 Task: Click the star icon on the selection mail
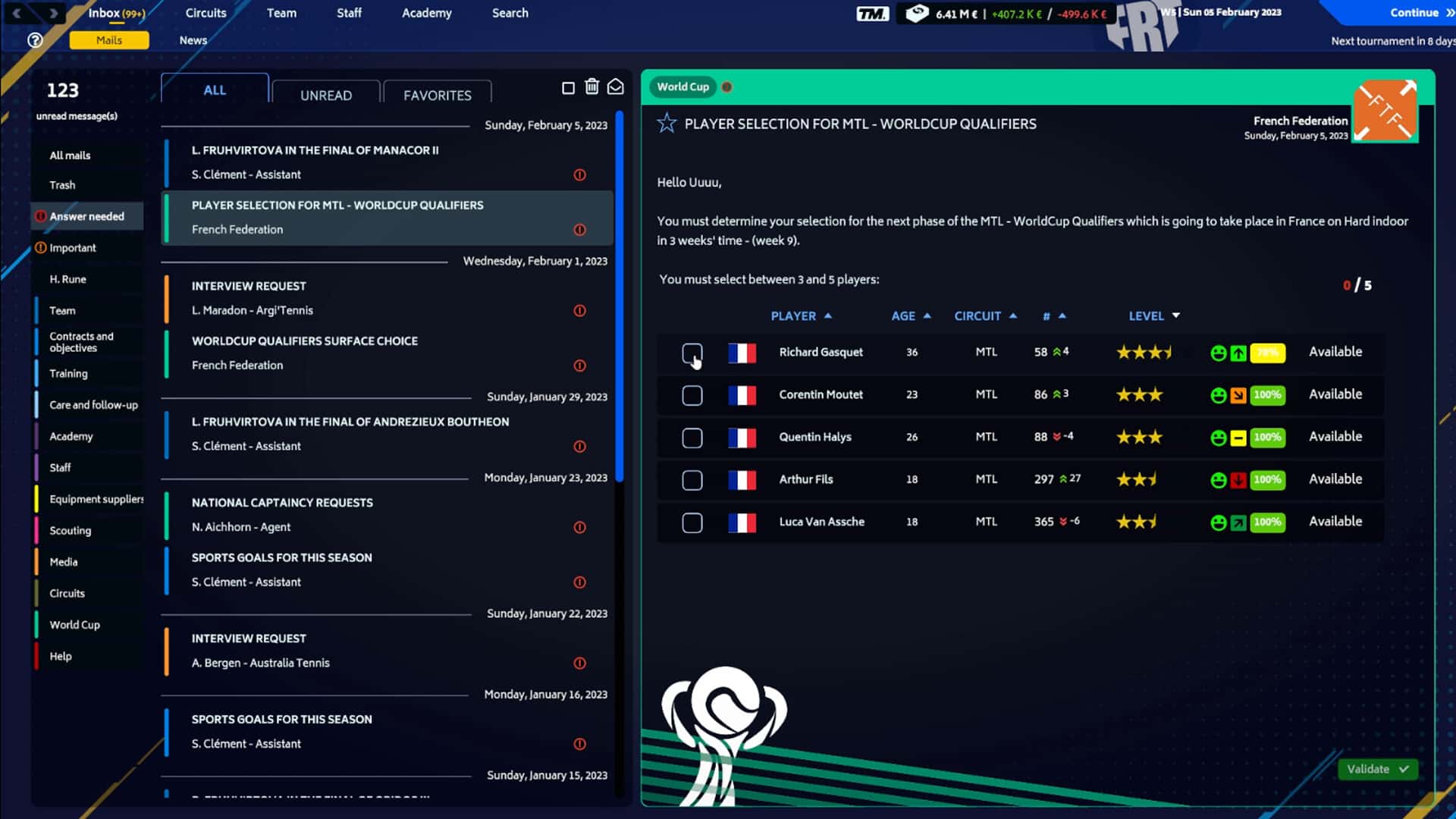pos(667,124)
